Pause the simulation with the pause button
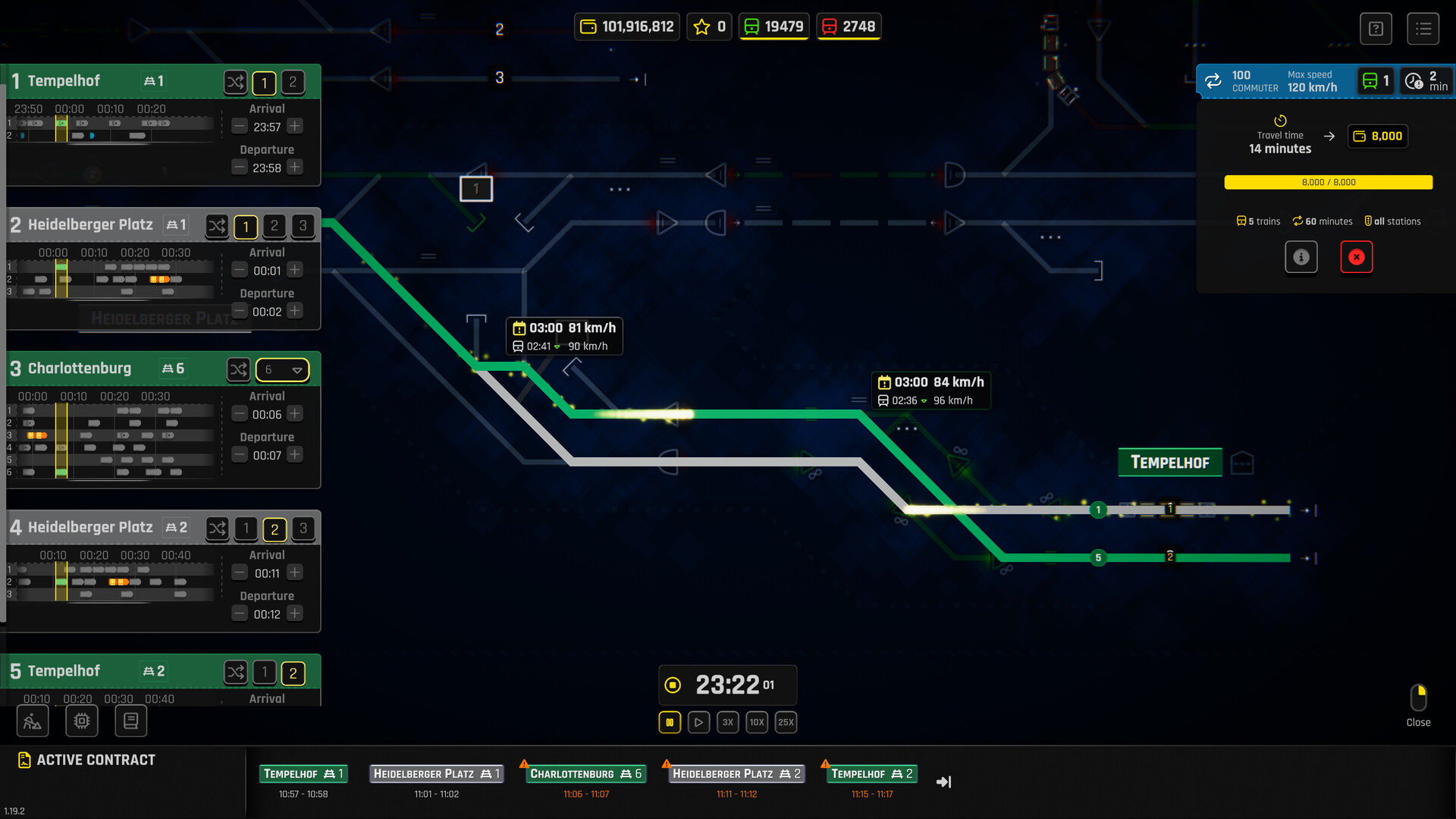1456x819 pixels. 670,722
